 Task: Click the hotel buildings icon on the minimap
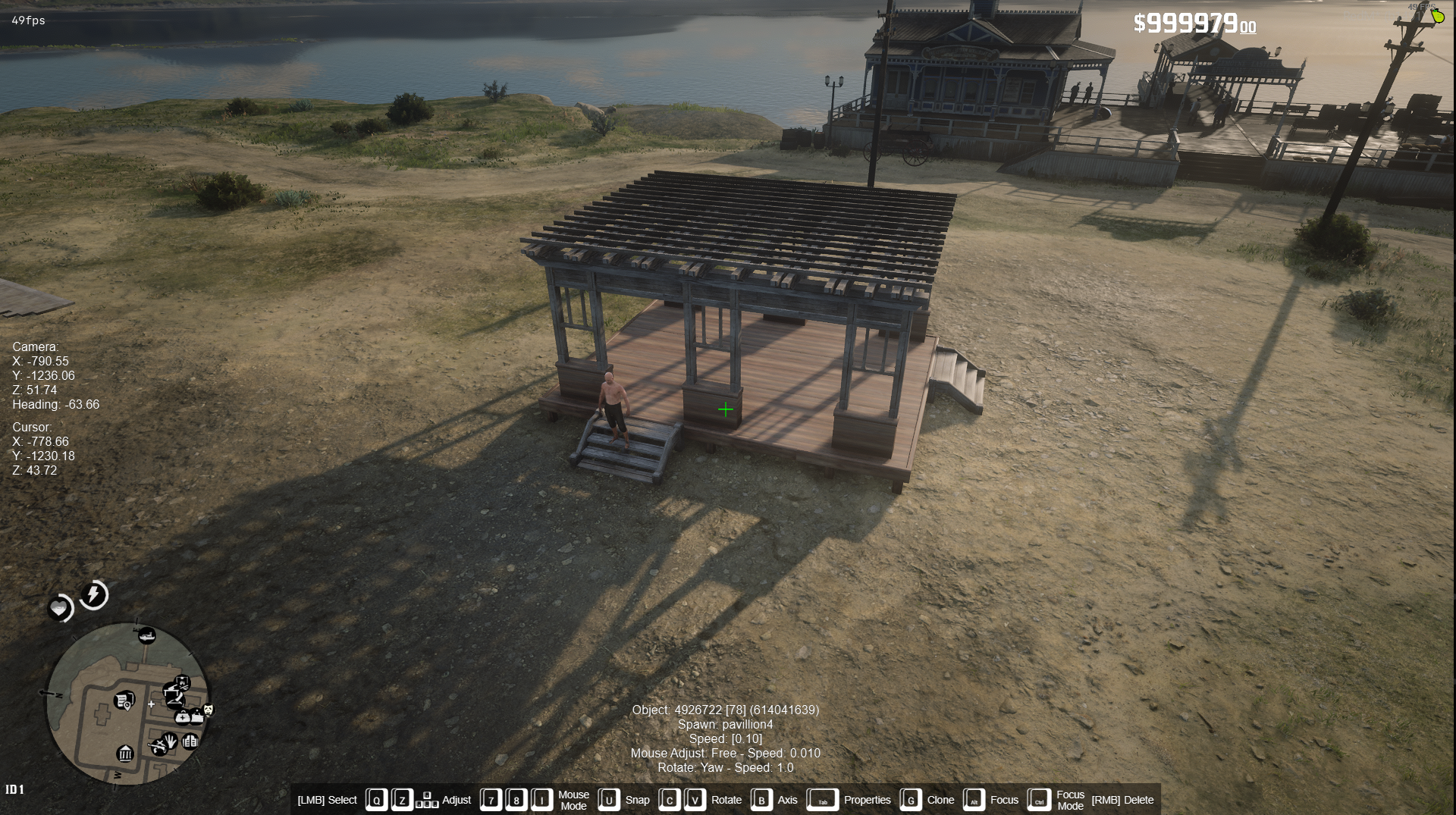click(x=190, y=742)
